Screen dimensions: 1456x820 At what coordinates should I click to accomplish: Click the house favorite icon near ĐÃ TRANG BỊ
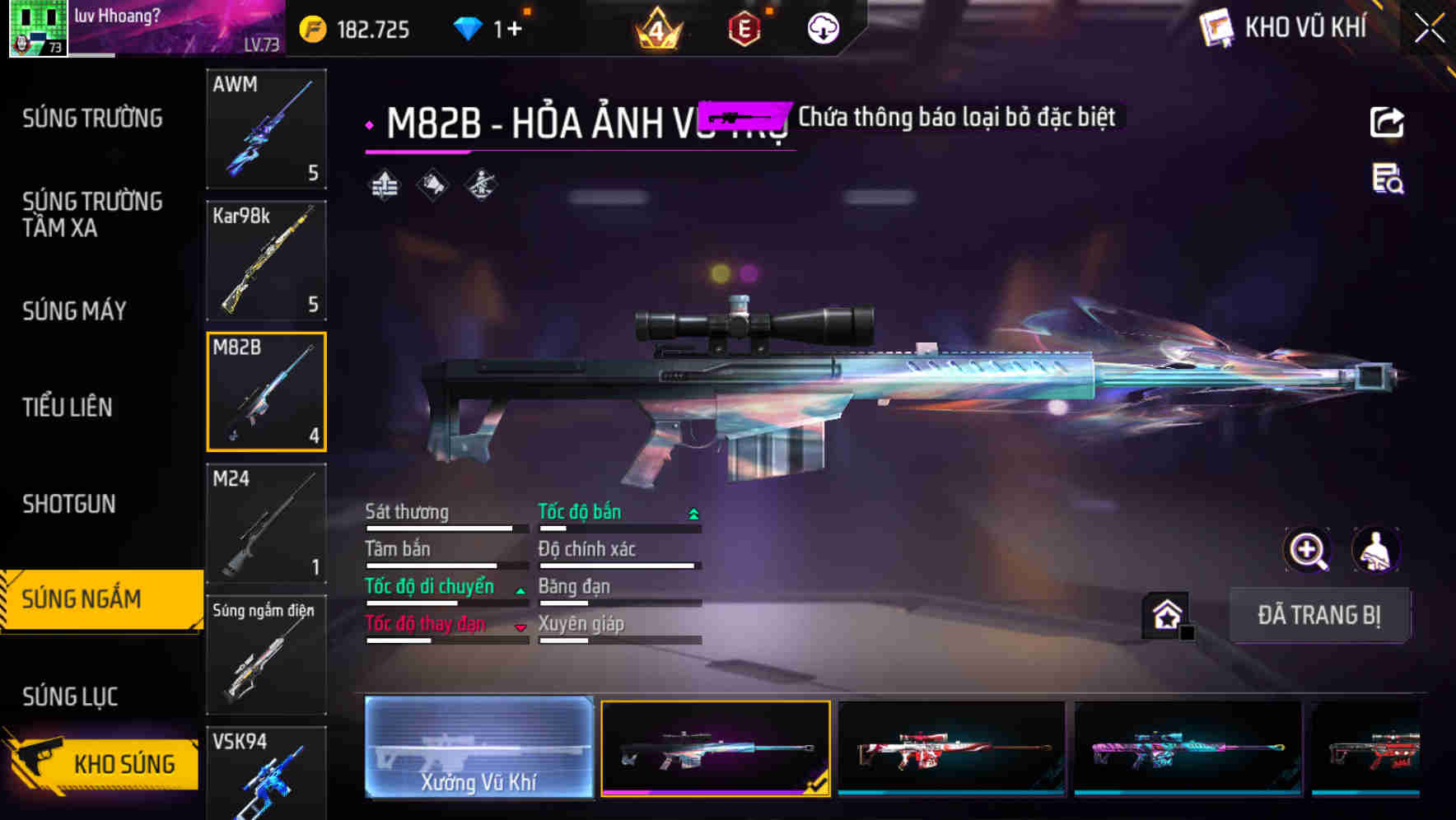(1164, 615)
